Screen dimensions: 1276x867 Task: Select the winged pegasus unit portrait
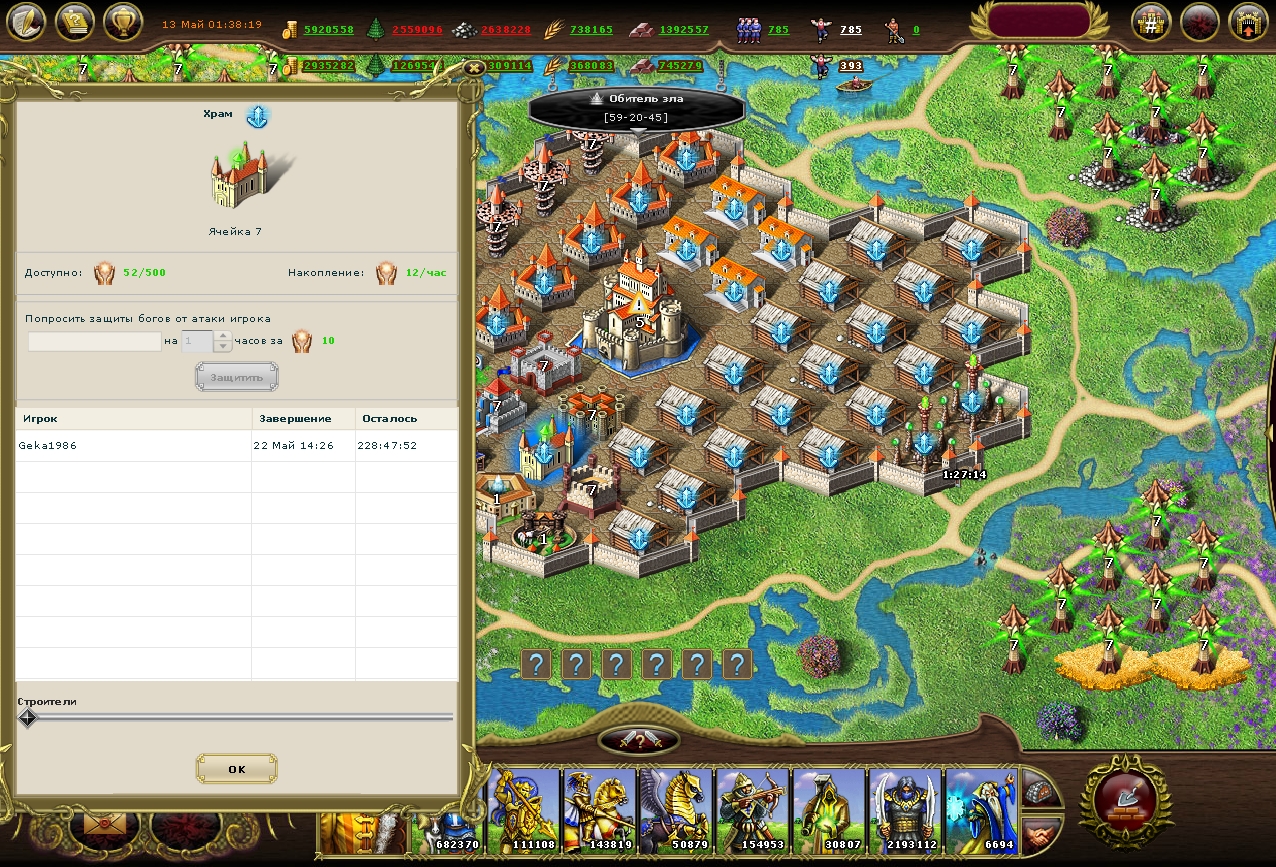(x=677, y=810)
